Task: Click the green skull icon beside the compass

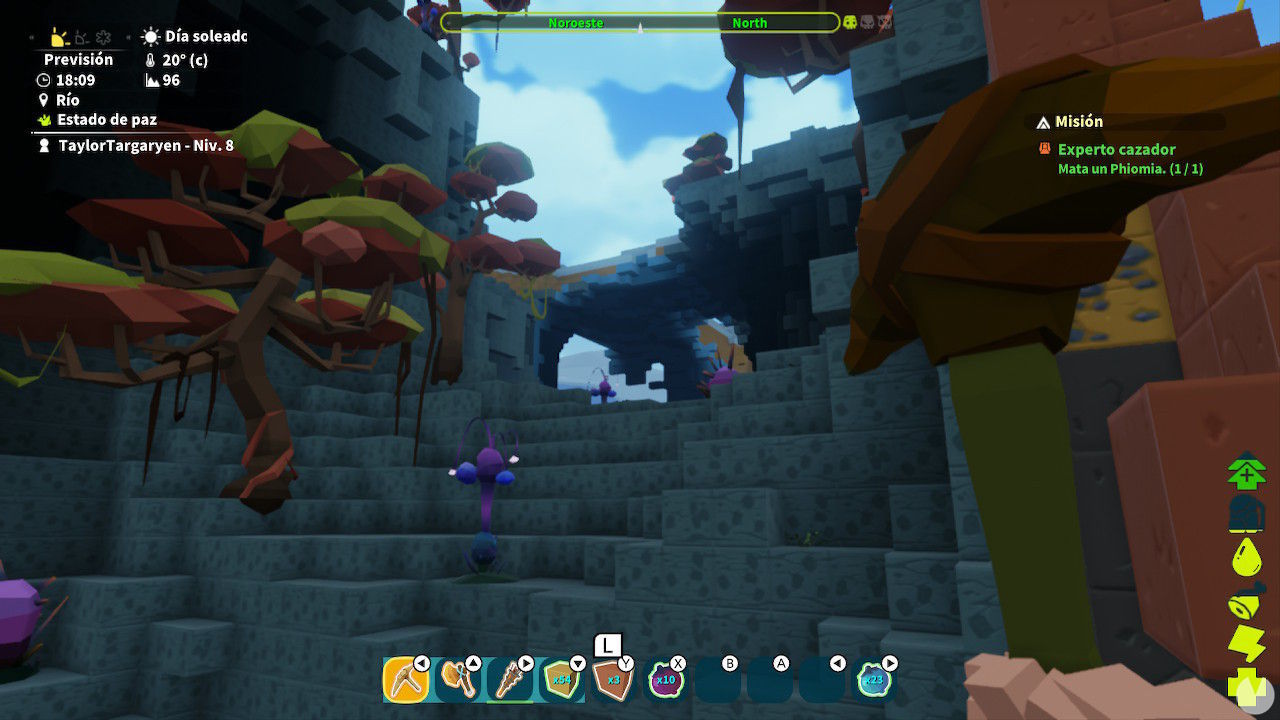Action: pyautogui.click(x=849, y=22)
